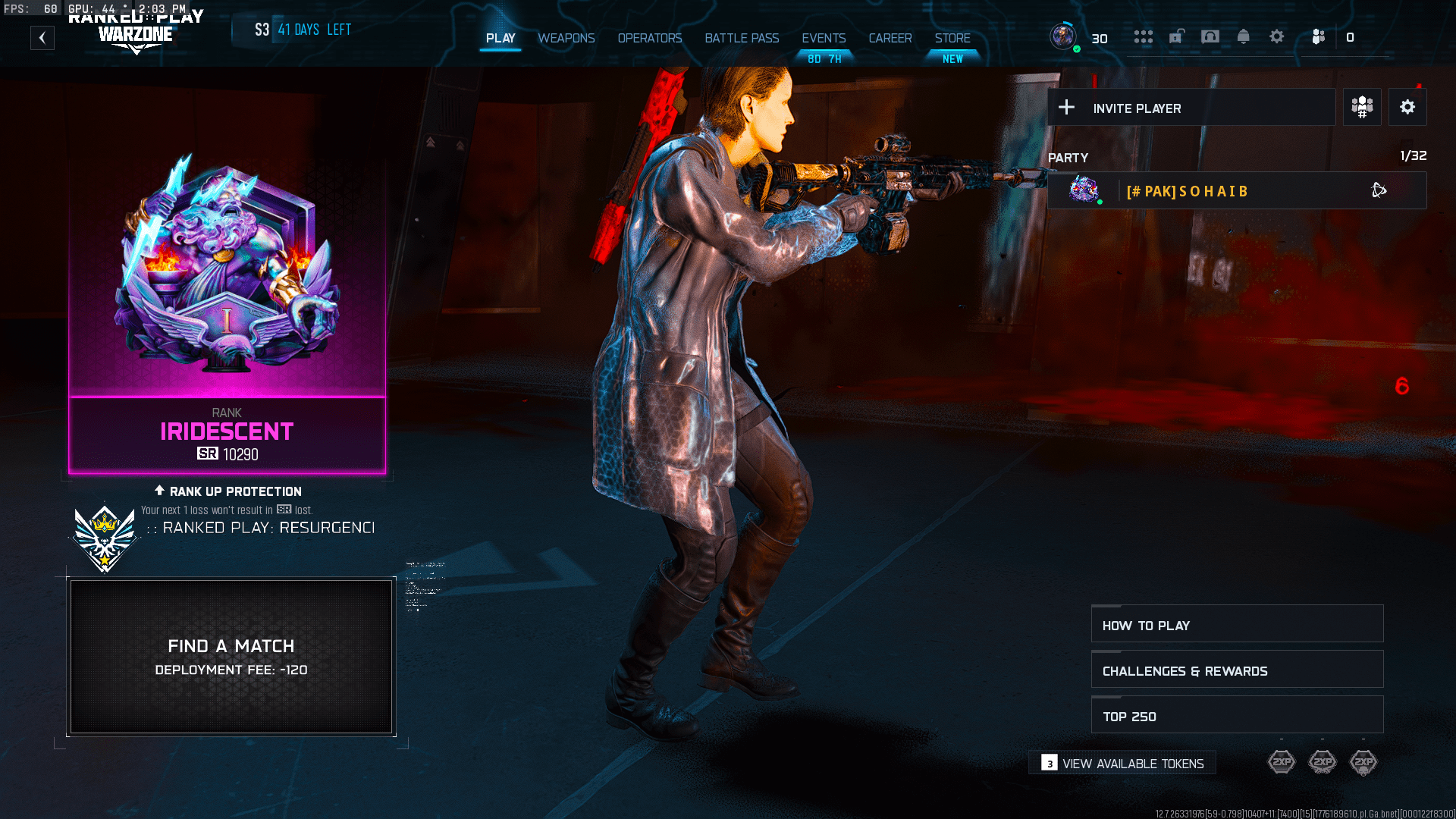The width and height of the screenshot is (1456, 819).
Task: Open the STORE marked NEW
Action: click(952, 38)
